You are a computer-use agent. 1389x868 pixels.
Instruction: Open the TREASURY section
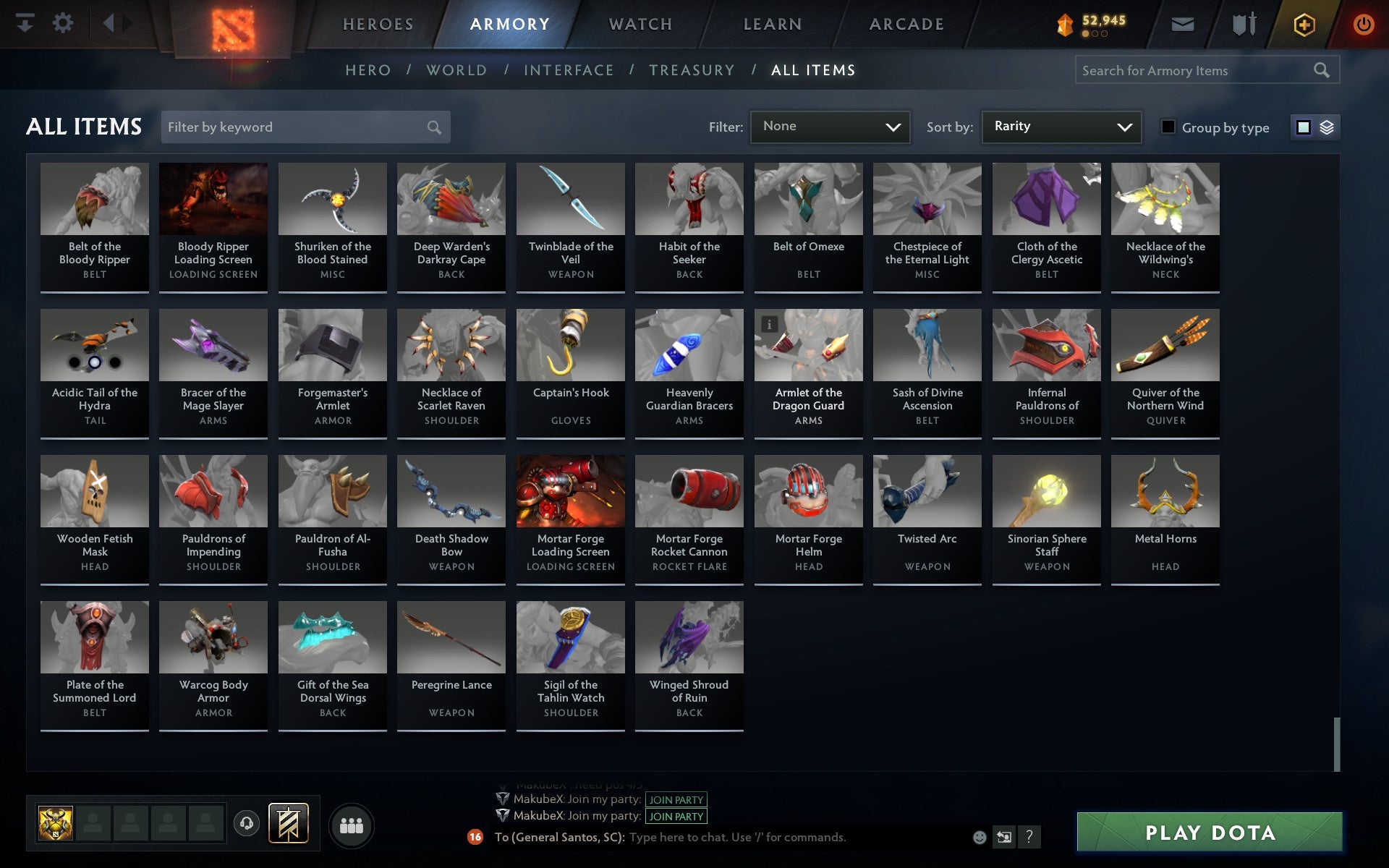point(692,70)
